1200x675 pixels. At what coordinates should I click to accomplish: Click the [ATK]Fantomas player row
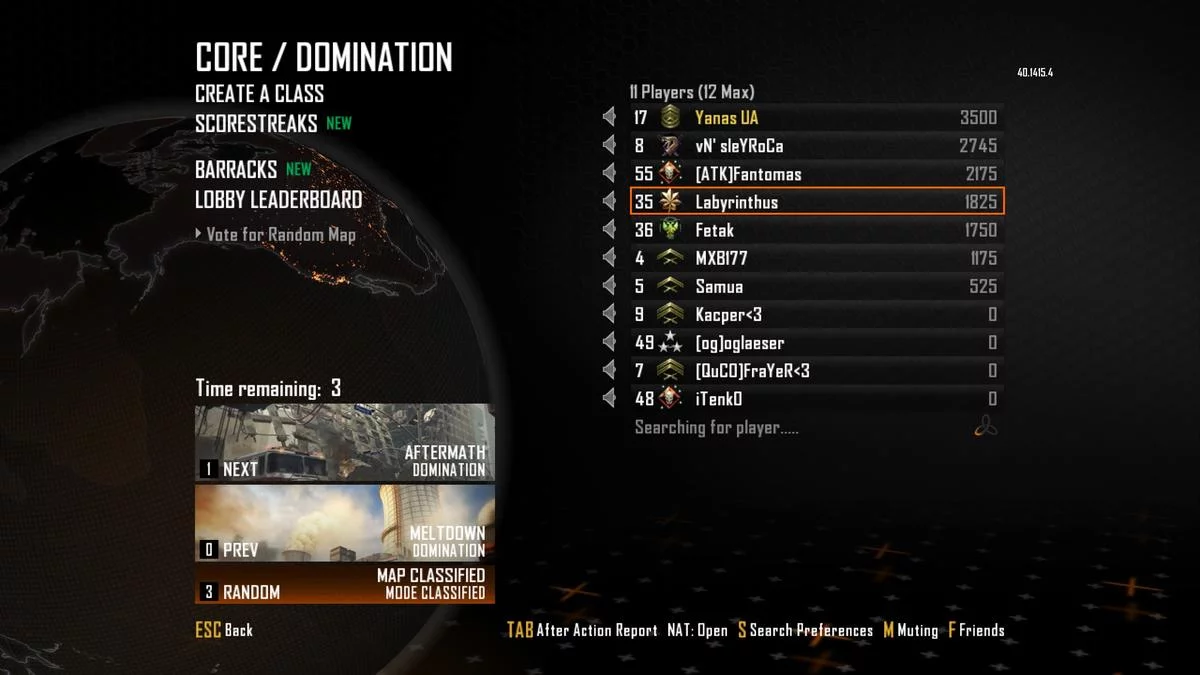pos(815,174)
